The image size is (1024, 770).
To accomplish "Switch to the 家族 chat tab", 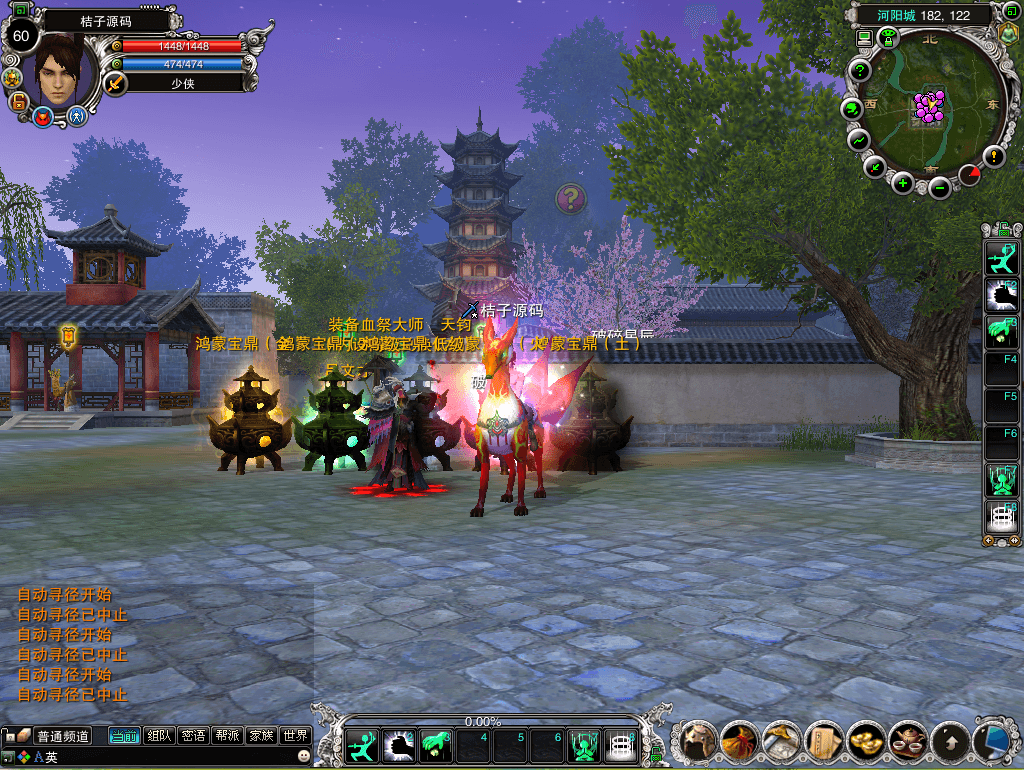I will click(261, 736).
